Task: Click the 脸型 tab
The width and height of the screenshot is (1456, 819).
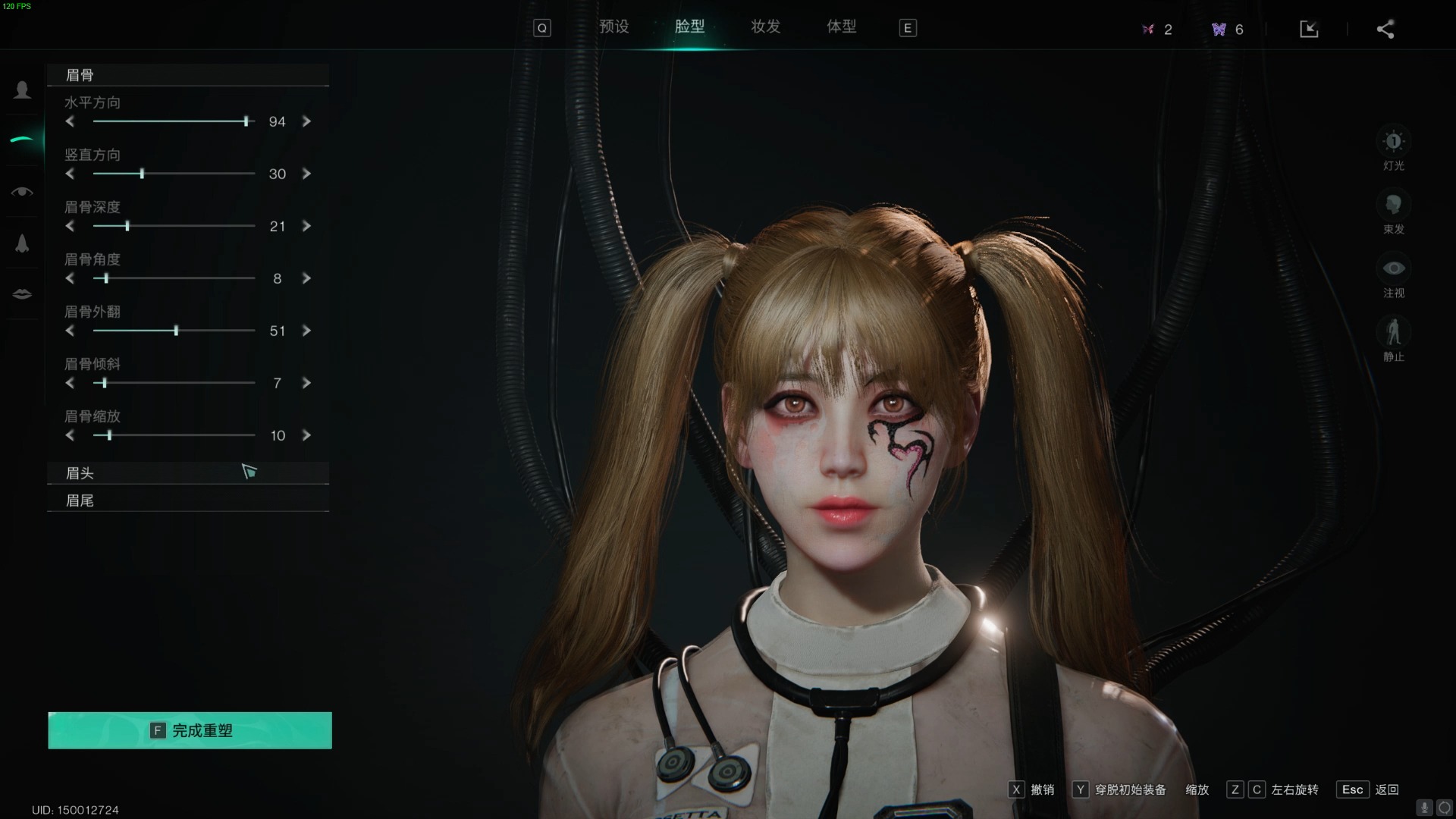Action: pyautogui.click(x=689, y=27)
